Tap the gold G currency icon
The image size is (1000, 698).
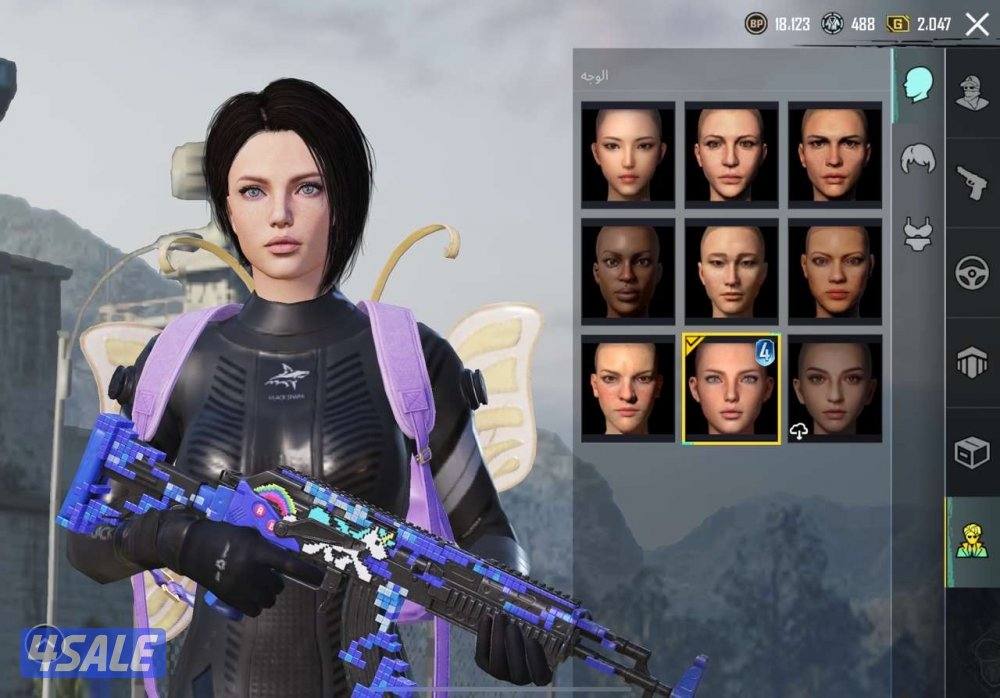[898, 24]
